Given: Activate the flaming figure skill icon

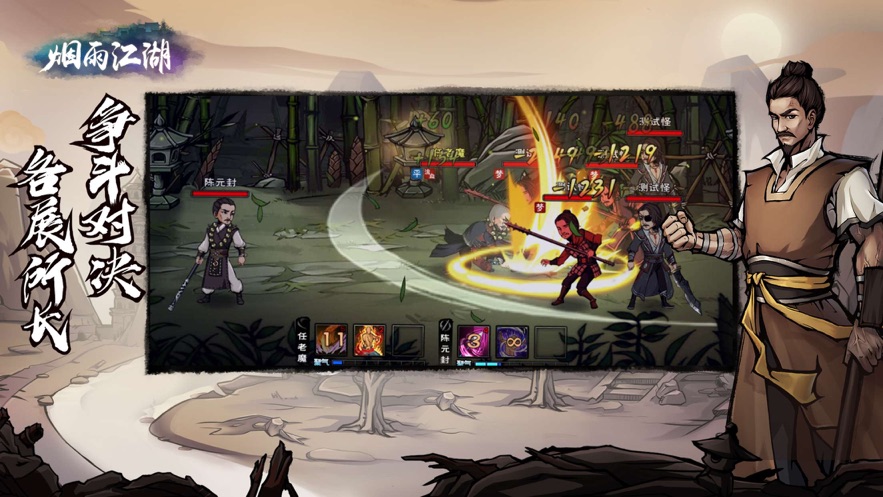Looking at the screenshot, I should point(368,340).
